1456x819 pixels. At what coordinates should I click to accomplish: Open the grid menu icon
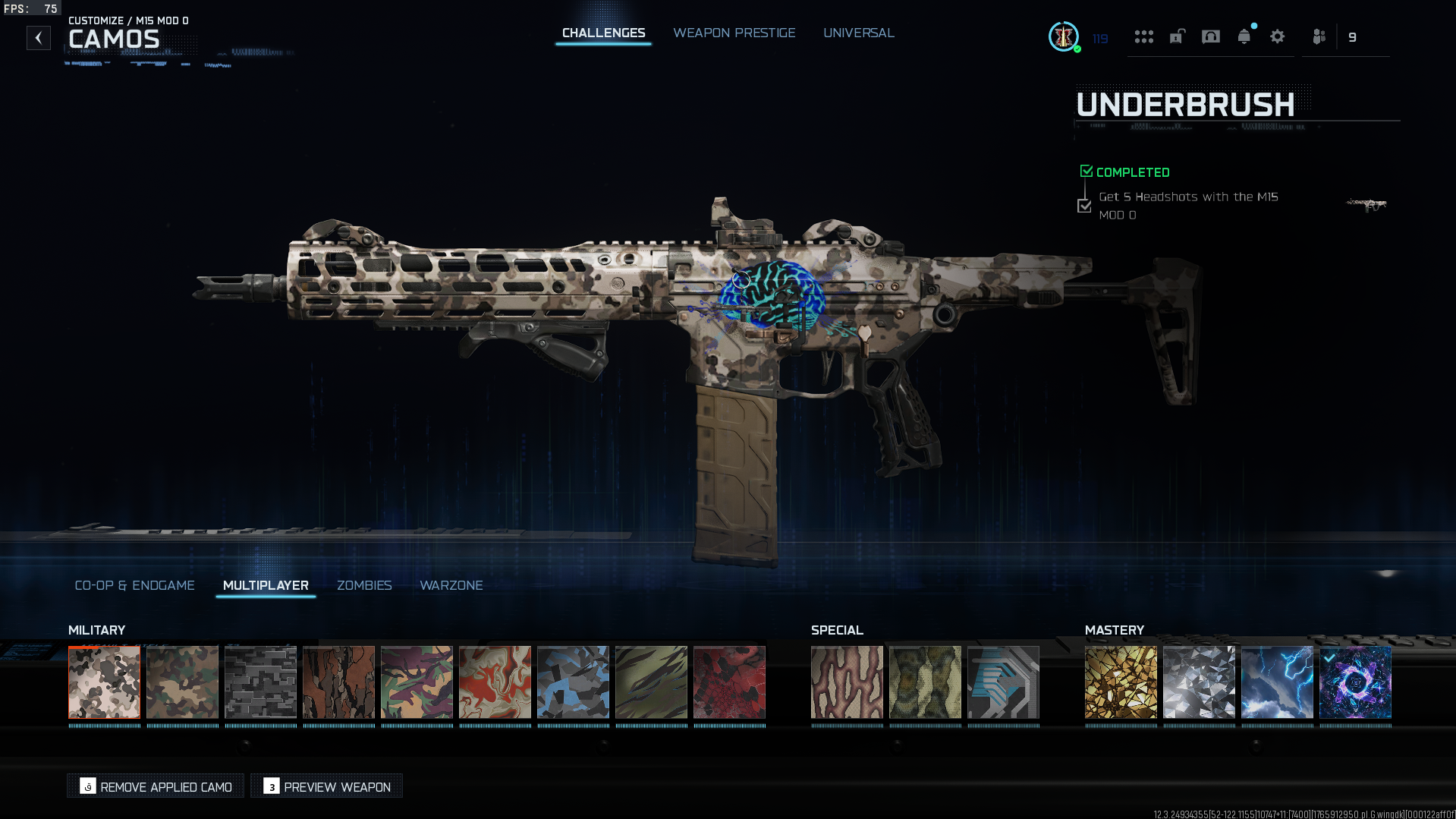point(1143,36)
